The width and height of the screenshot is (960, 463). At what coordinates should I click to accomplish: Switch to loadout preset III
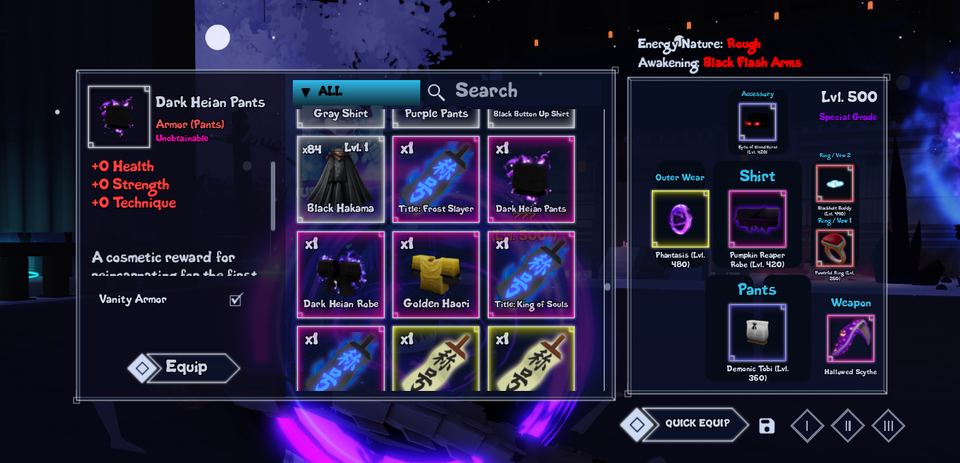pos(888,426)
